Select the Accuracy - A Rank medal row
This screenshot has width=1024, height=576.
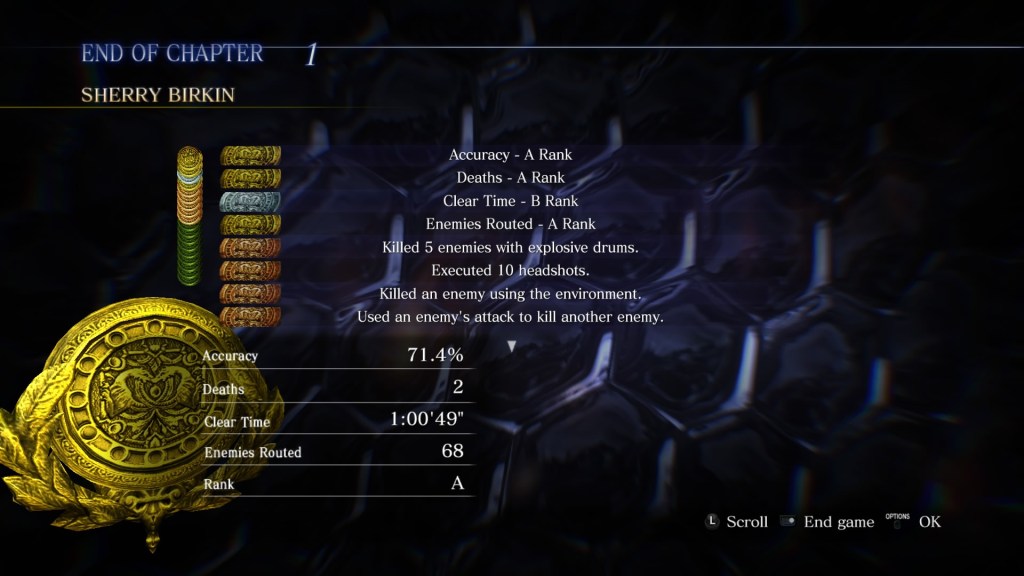coord(510,155)
